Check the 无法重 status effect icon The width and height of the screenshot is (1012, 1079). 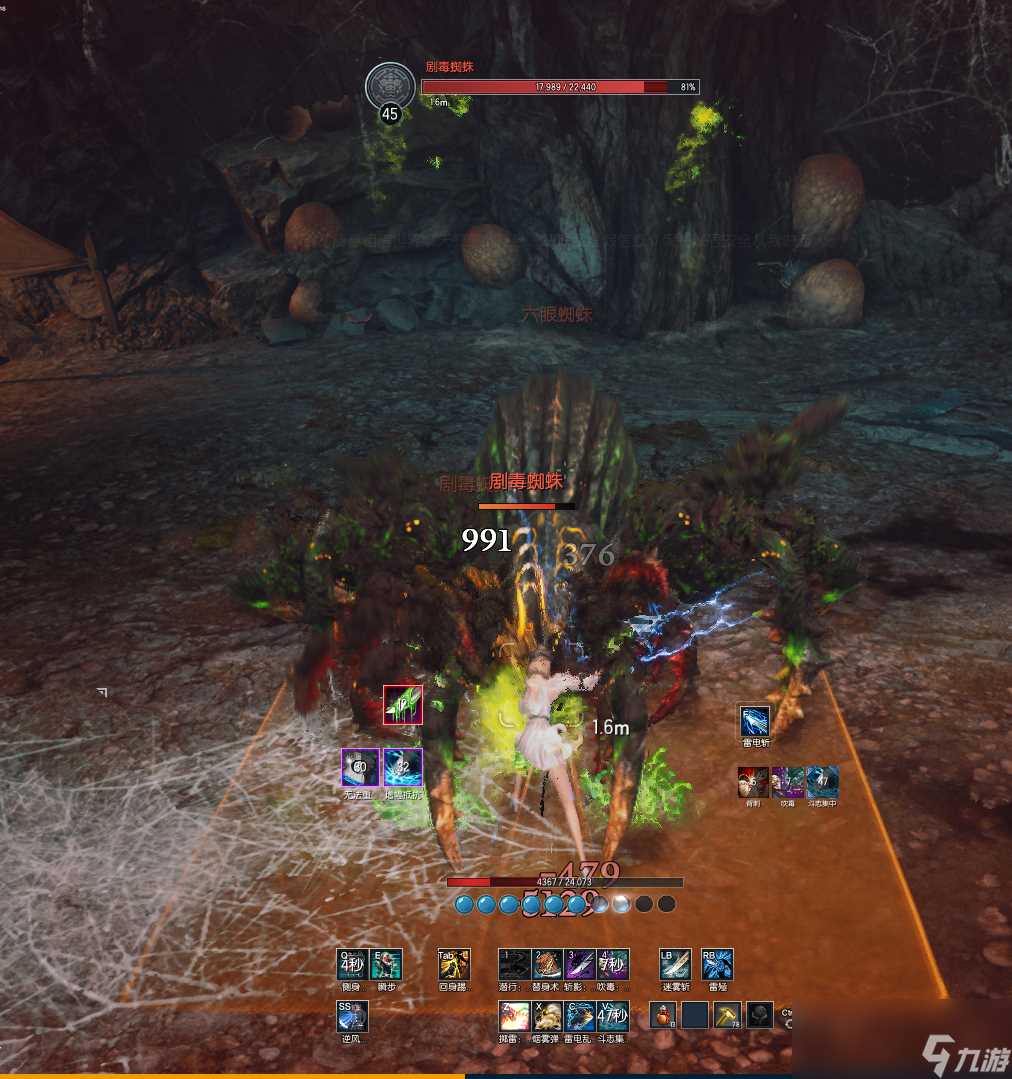click(x=360, y=767)
